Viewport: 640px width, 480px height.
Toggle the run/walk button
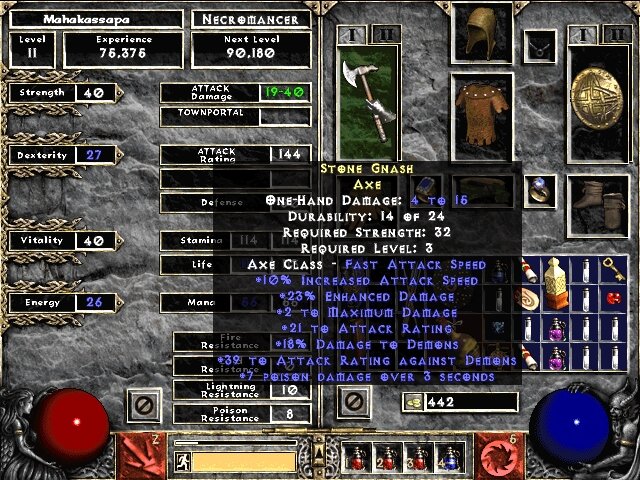182,461
